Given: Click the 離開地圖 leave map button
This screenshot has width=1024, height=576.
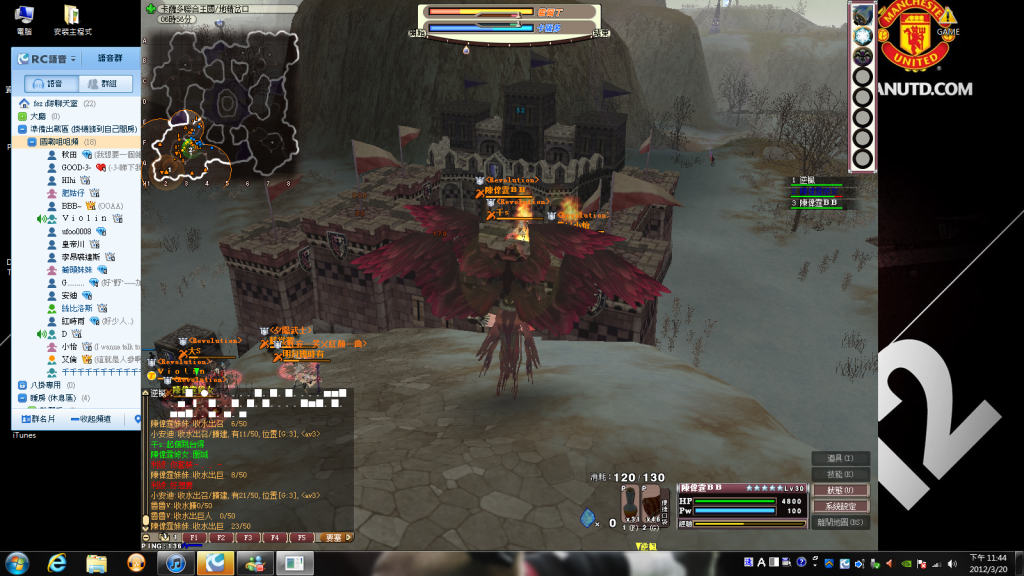Looking at the screenshot, I should 840,522.
